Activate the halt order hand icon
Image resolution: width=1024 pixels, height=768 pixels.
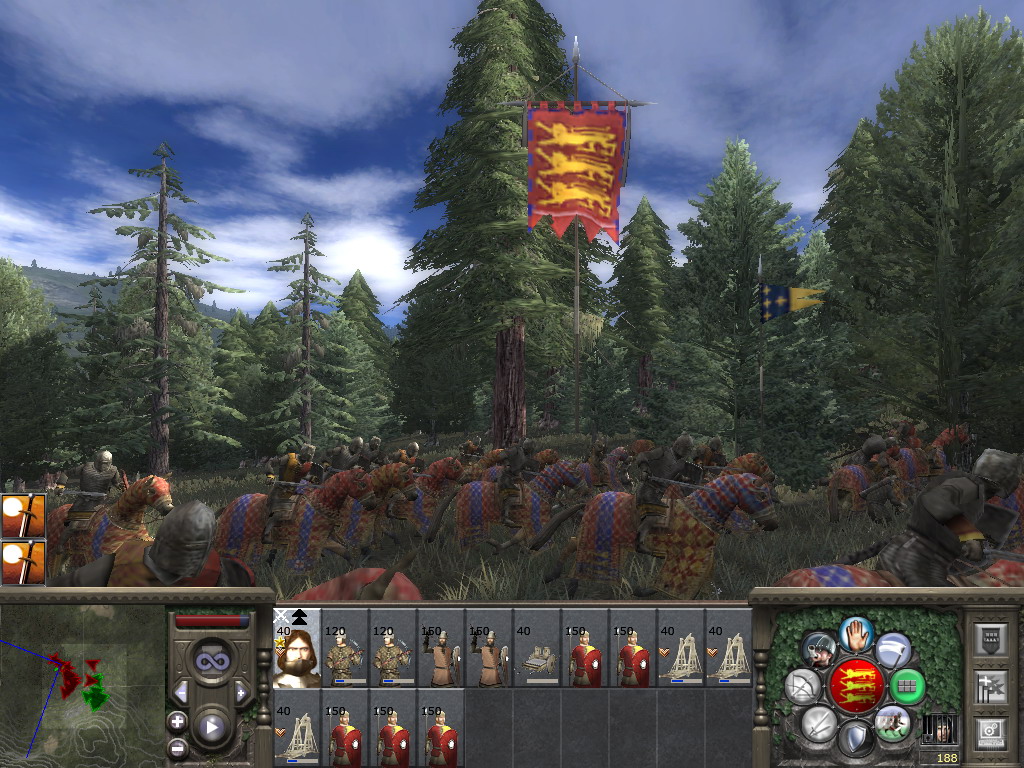[x=856, y=633]
